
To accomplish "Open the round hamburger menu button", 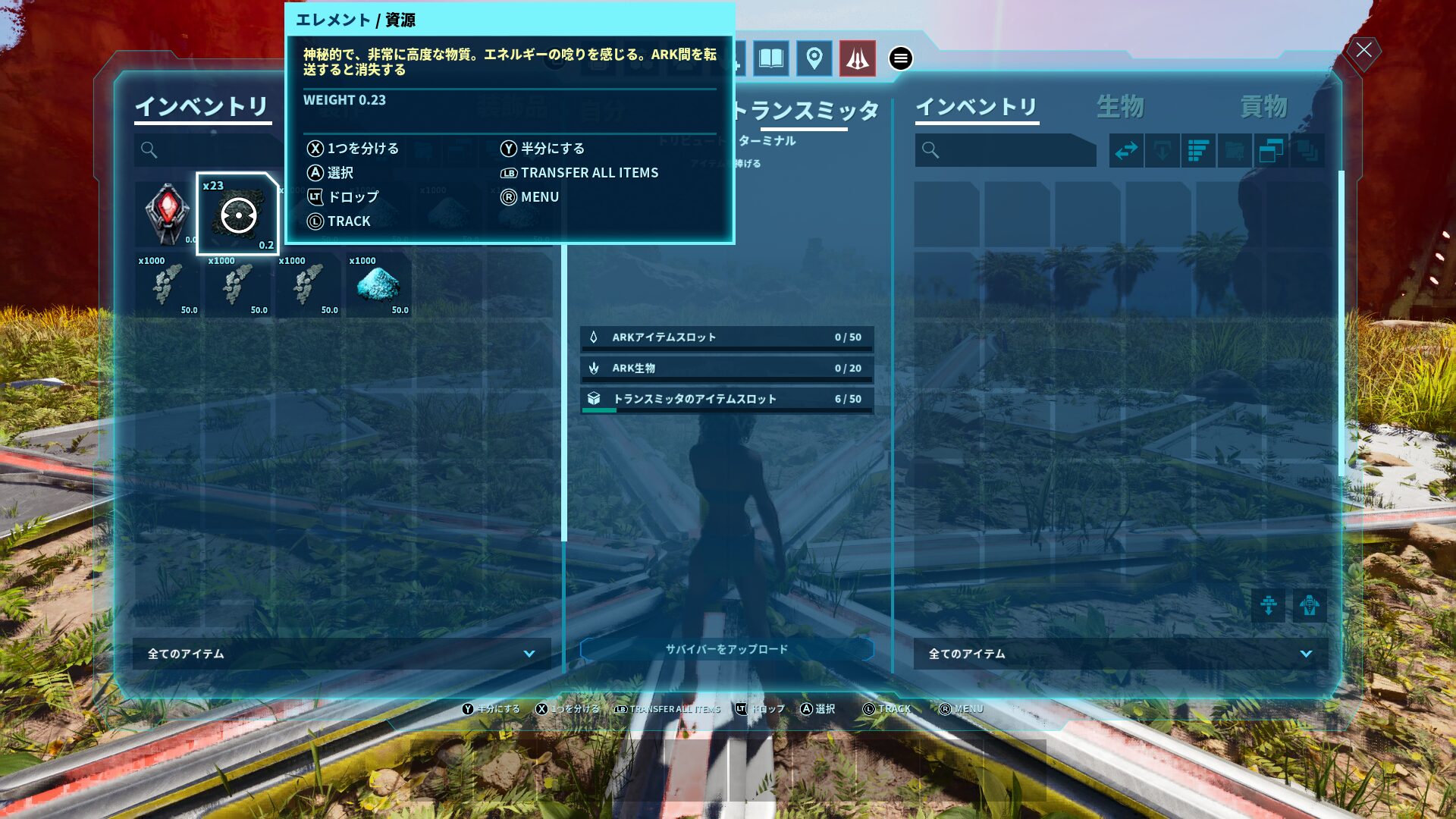I will [x=900, y=58].
